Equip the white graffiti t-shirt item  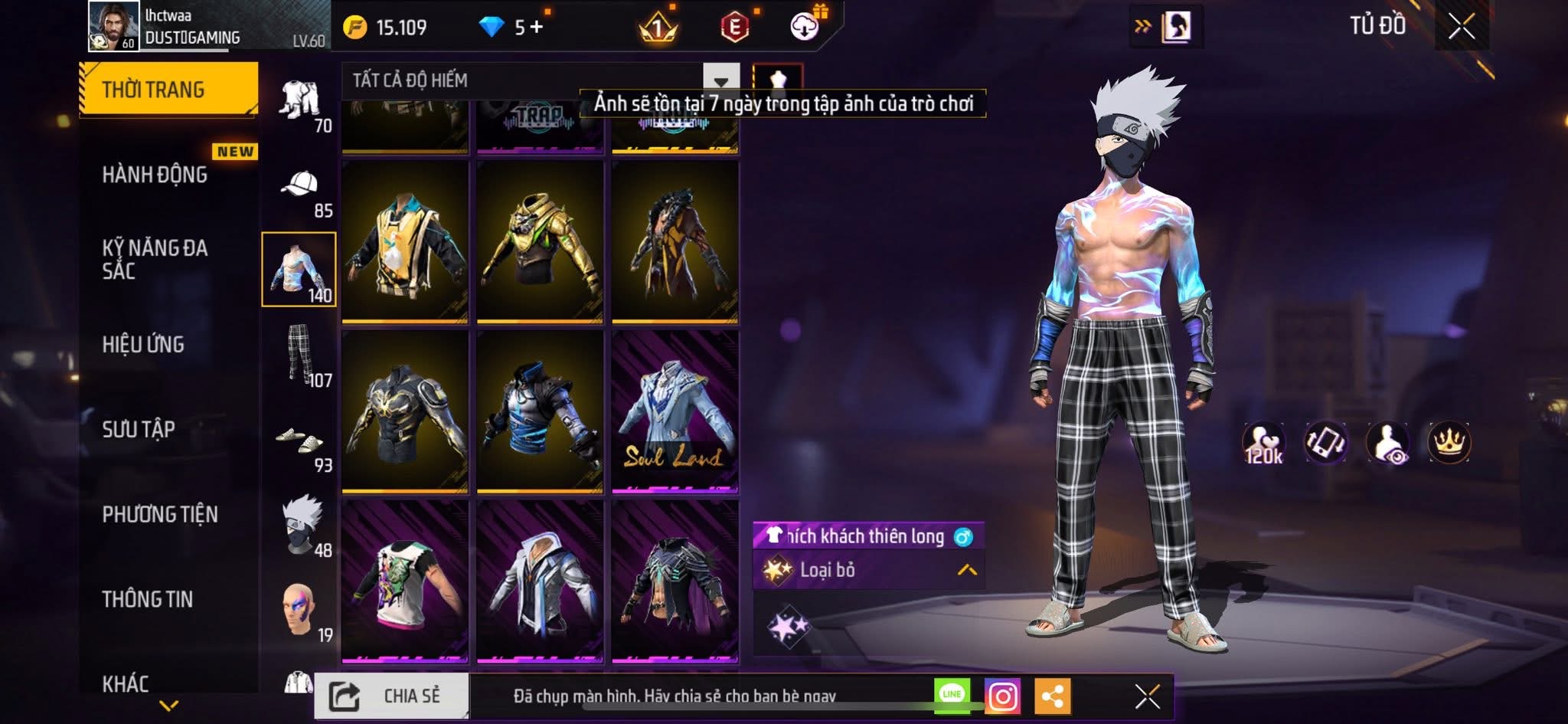tap(405, 581)
